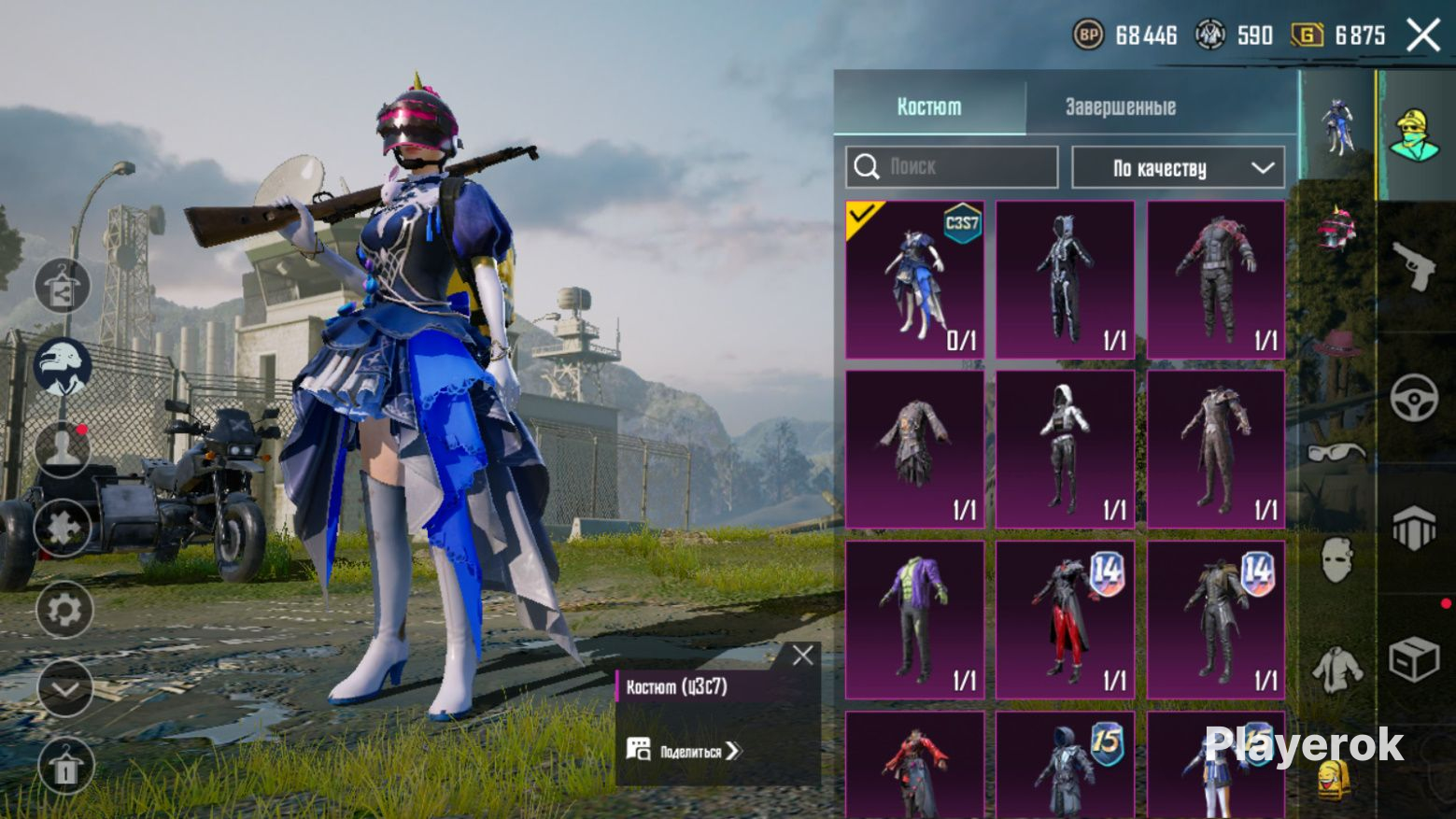Pick the white hooded costume with black pants
This screenshot has height=819, width=1456.
(x=1065, y=449)
